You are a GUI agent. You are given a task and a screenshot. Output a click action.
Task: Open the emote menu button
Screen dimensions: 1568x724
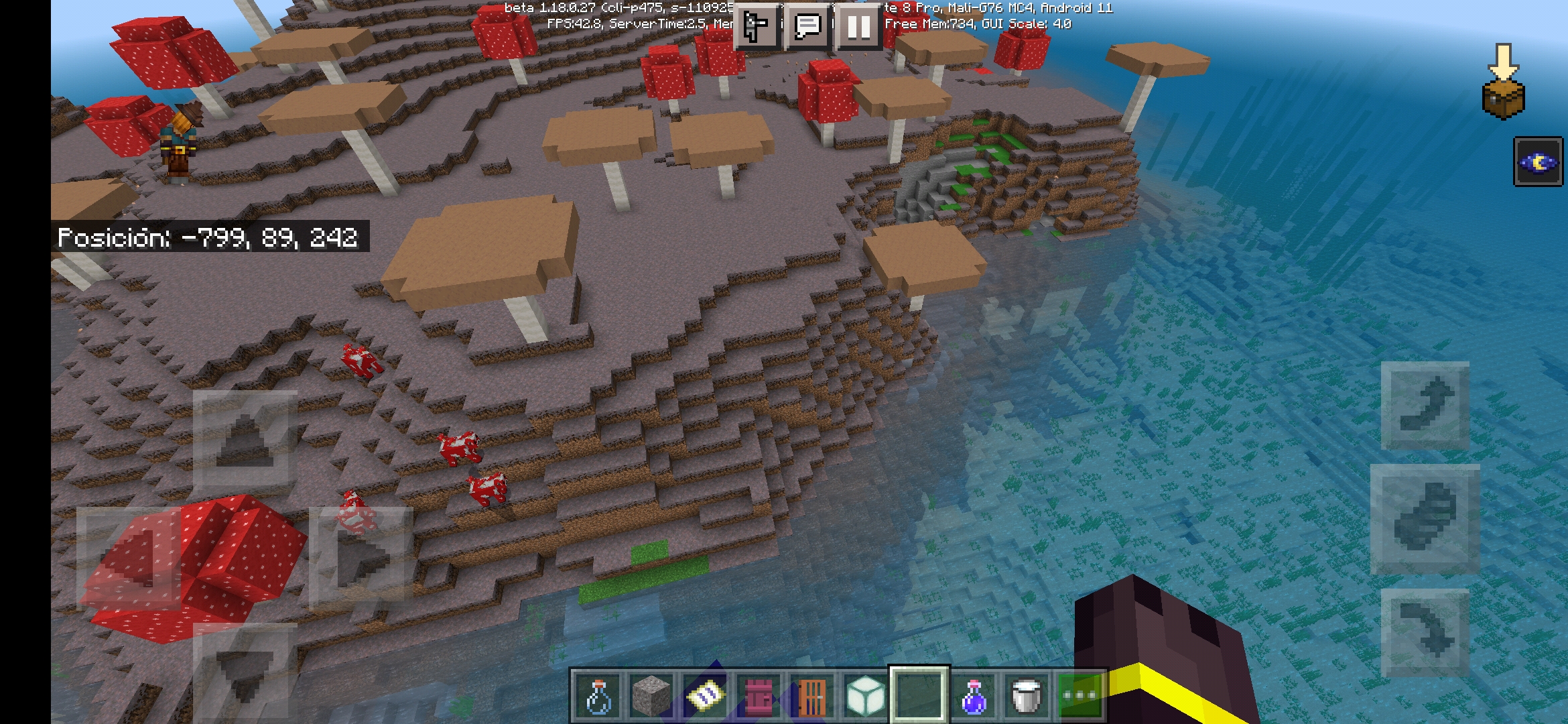757,27
